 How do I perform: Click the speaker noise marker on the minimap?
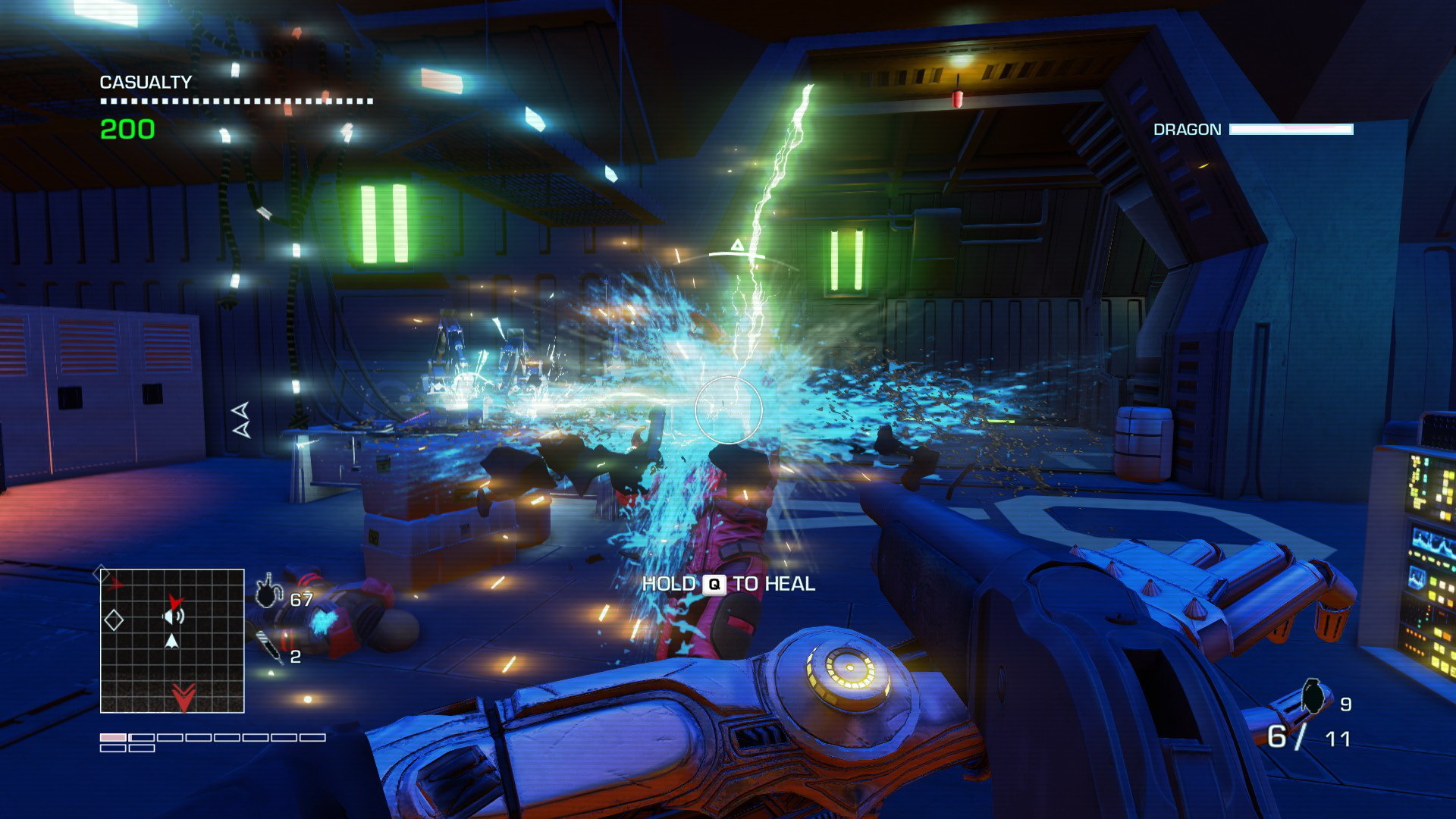[174, 617]
